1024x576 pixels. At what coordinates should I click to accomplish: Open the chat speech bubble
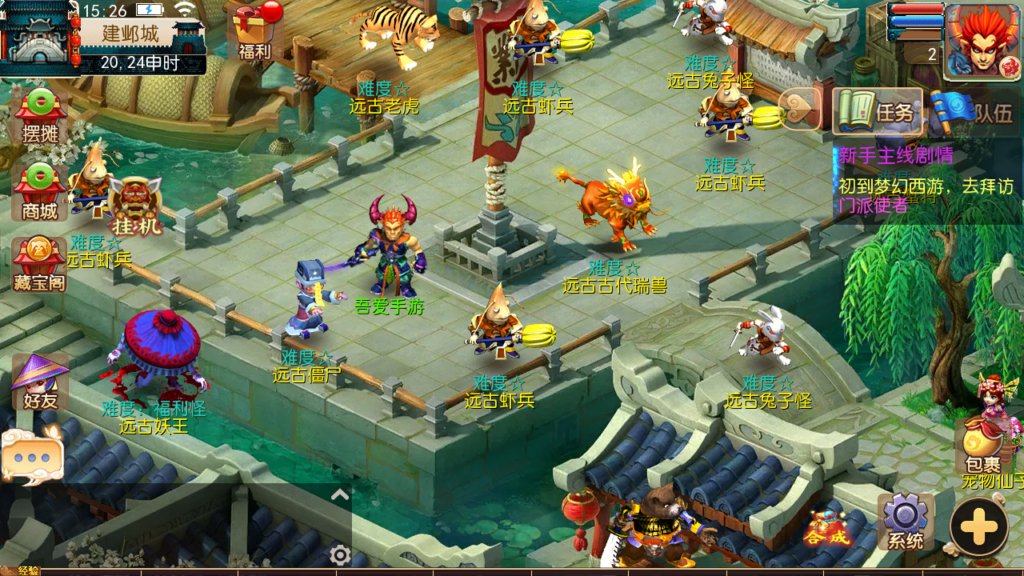[x=32, y=455]
